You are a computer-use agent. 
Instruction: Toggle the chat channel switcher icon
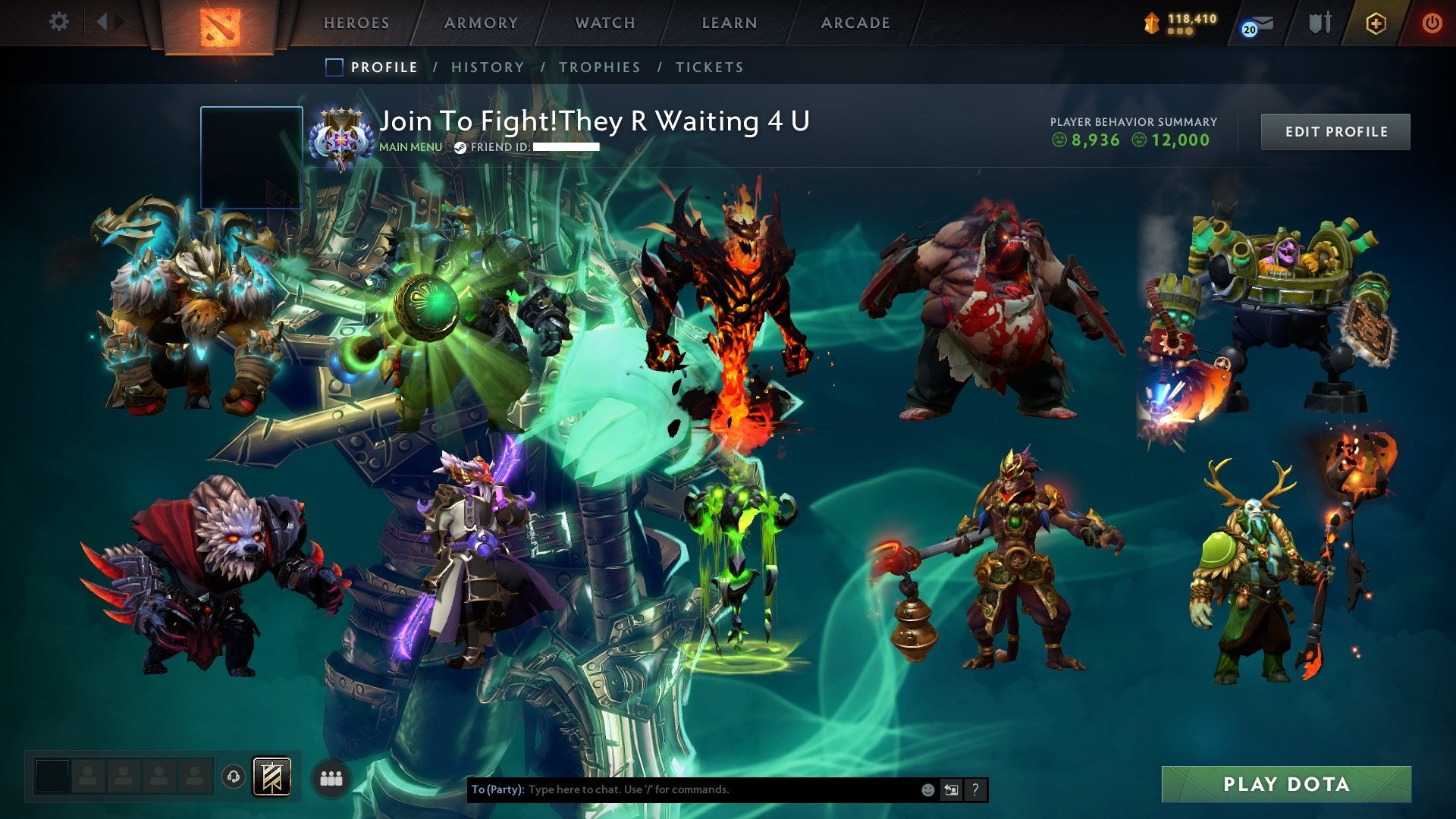point(951,789)
